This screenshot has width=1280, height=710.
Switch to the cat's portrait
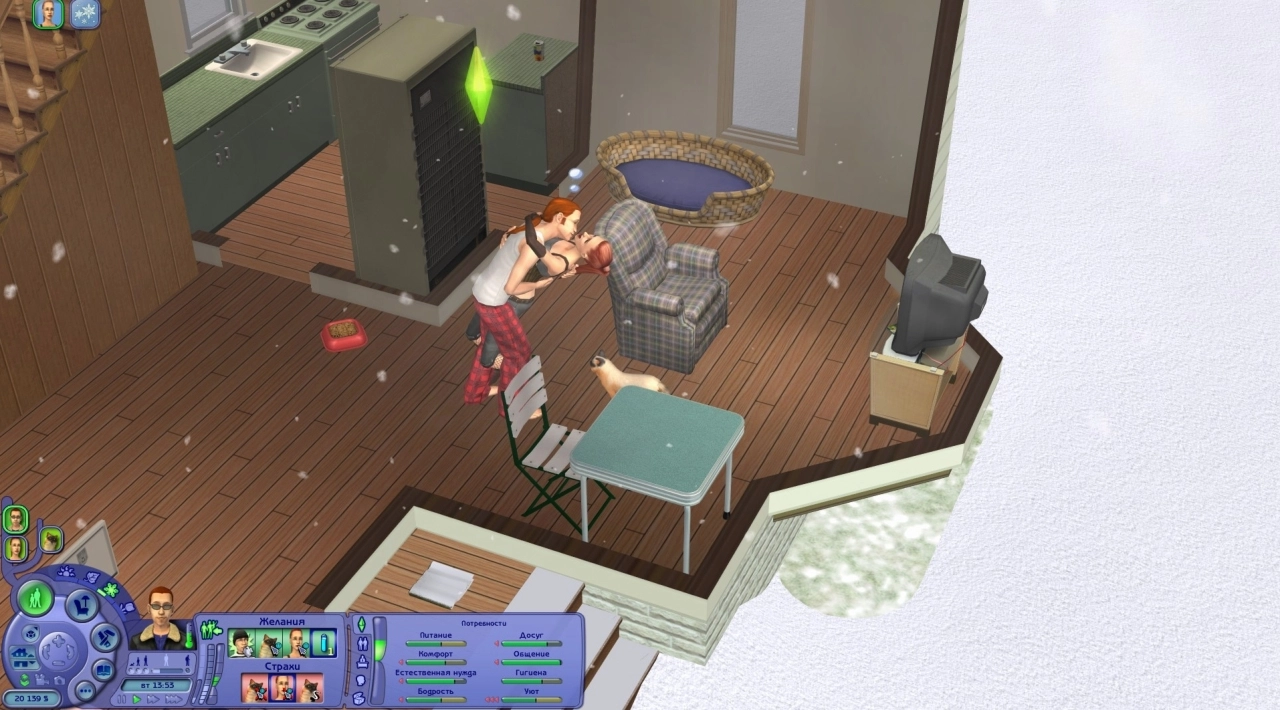click(51, 540)
